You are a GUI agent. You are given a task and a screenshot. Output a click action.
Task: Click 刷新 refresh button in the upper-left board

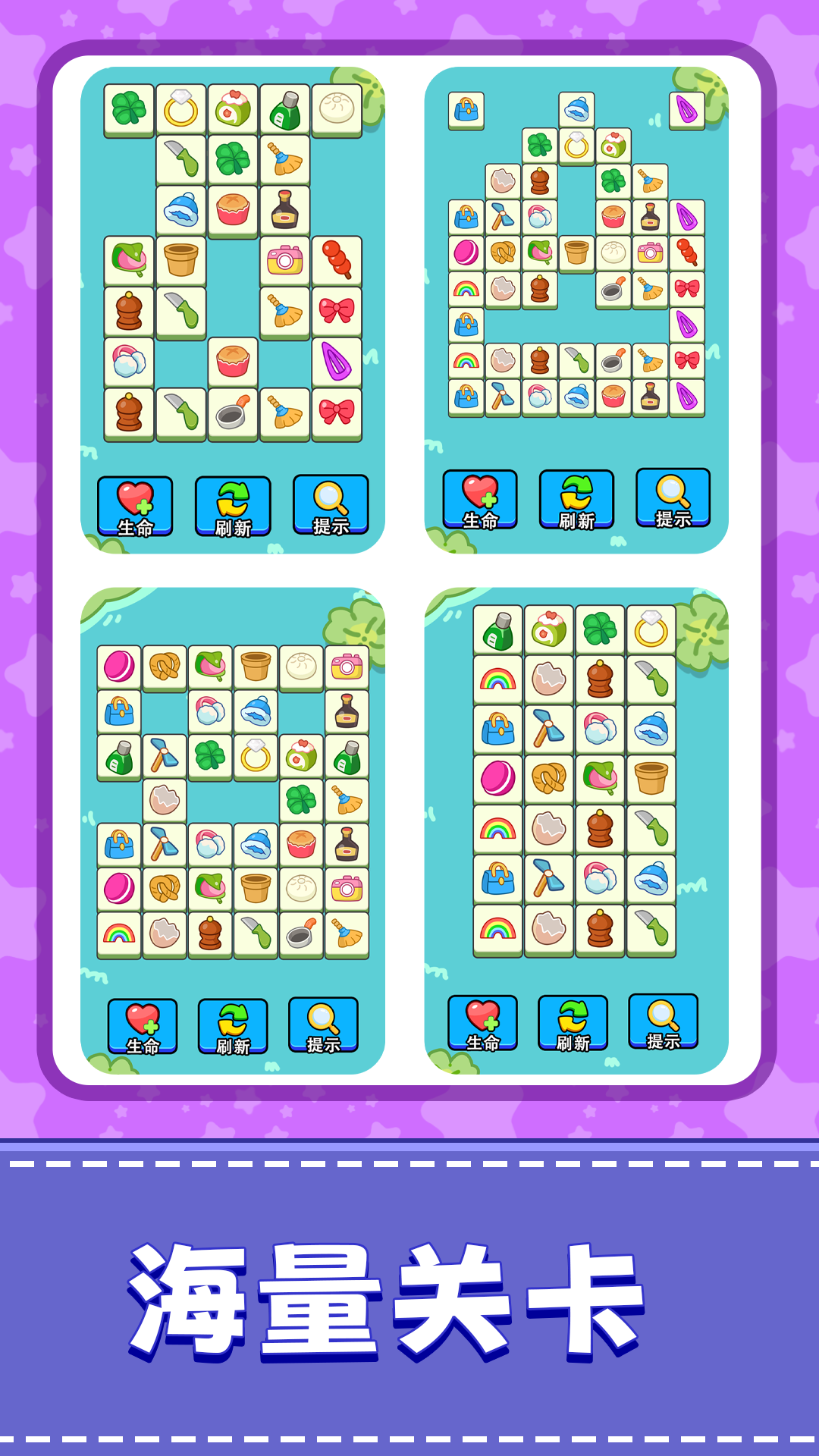(x=233, y=507)
